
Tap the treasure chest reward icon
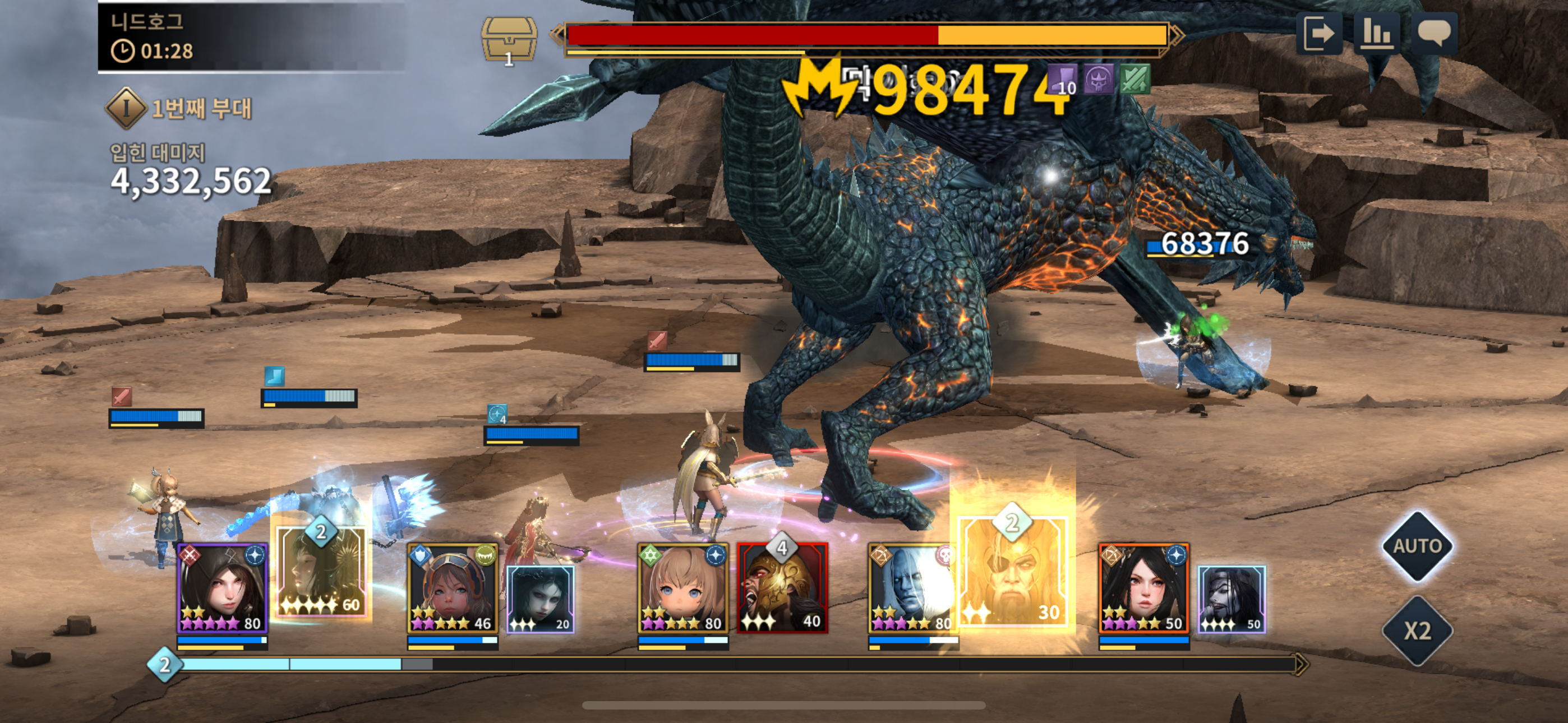509,39
